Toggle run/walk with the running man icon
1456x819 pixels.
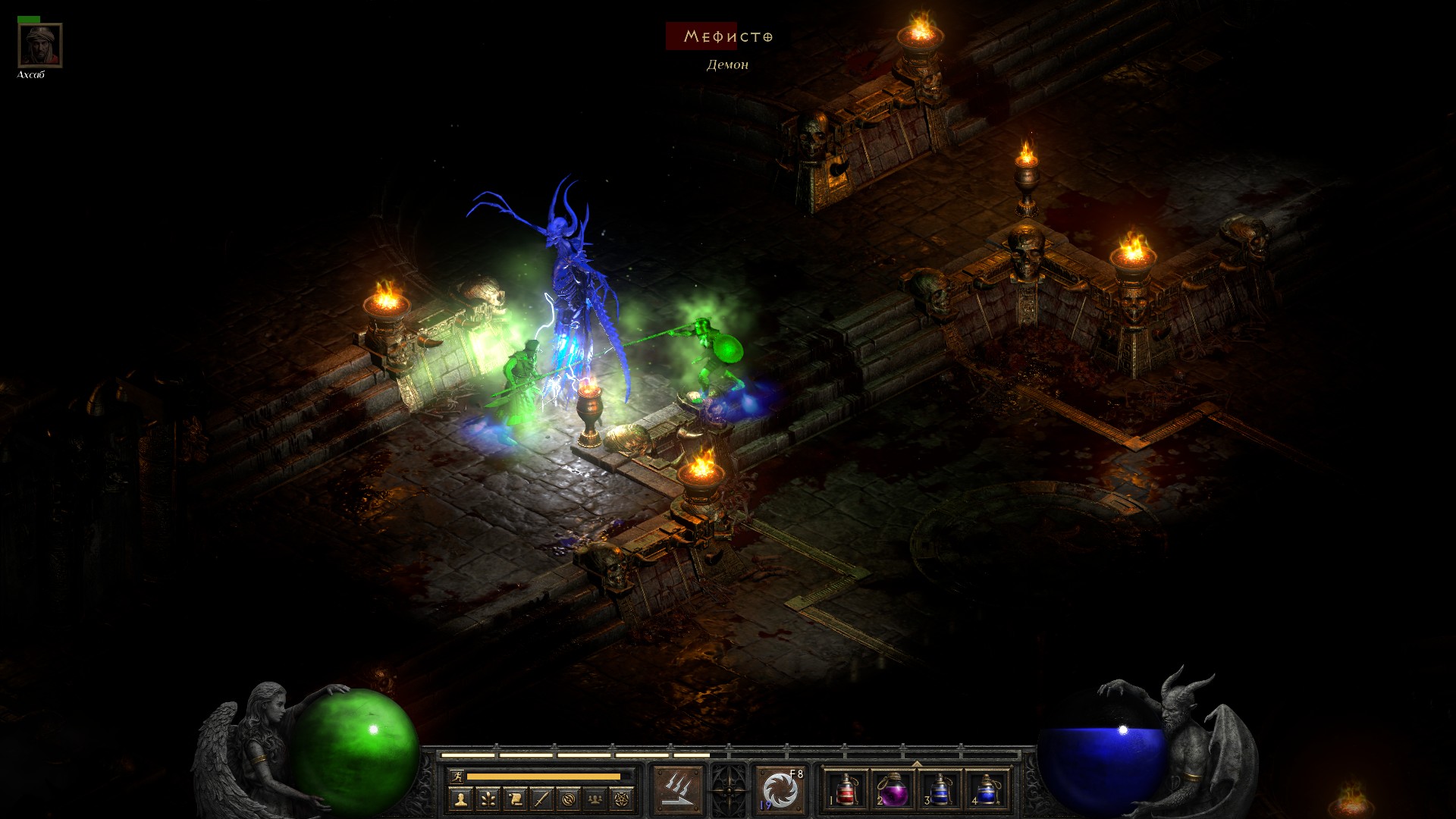coord(457,777)
